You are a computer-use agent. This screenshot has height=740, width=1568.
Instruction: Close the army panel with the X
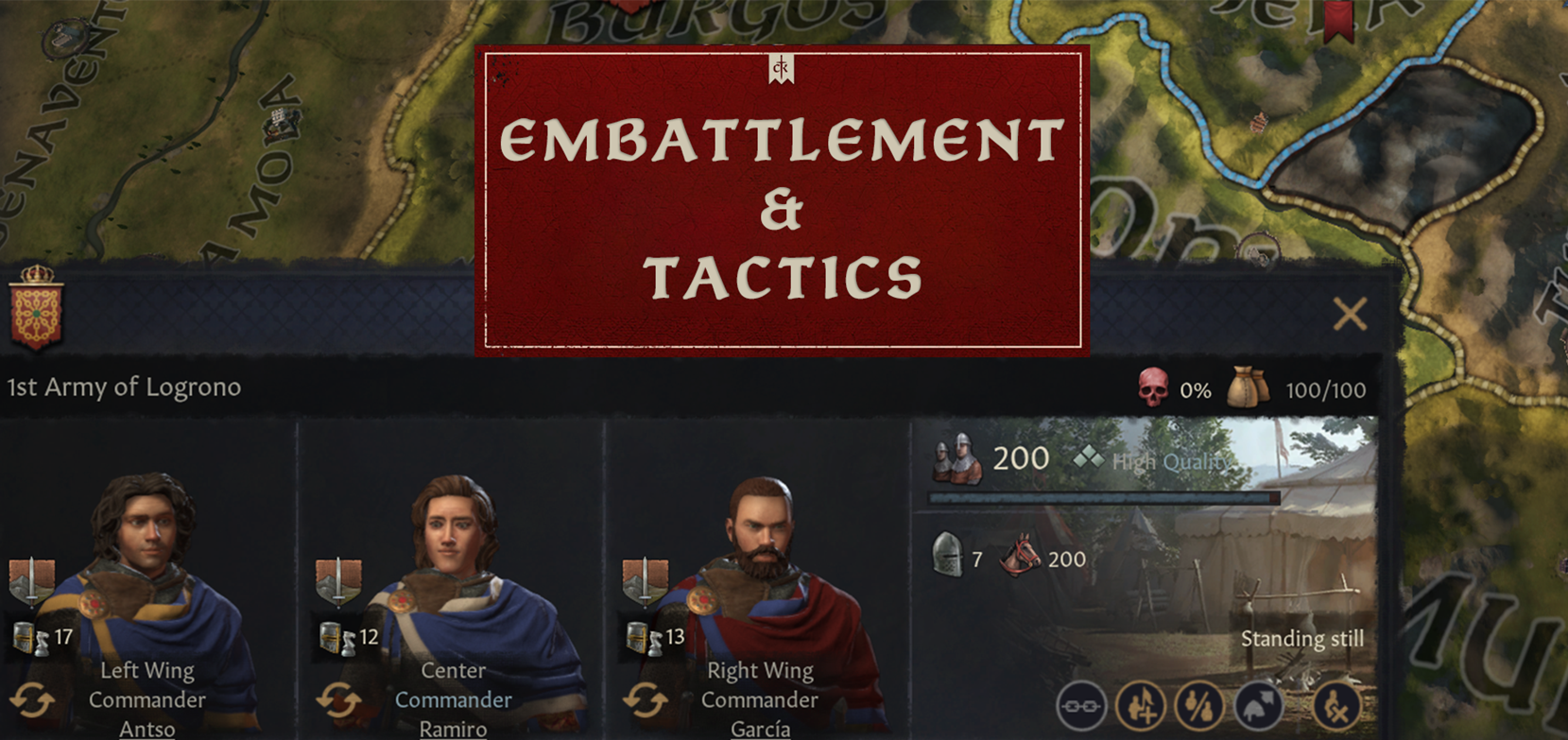(1350, 314)
